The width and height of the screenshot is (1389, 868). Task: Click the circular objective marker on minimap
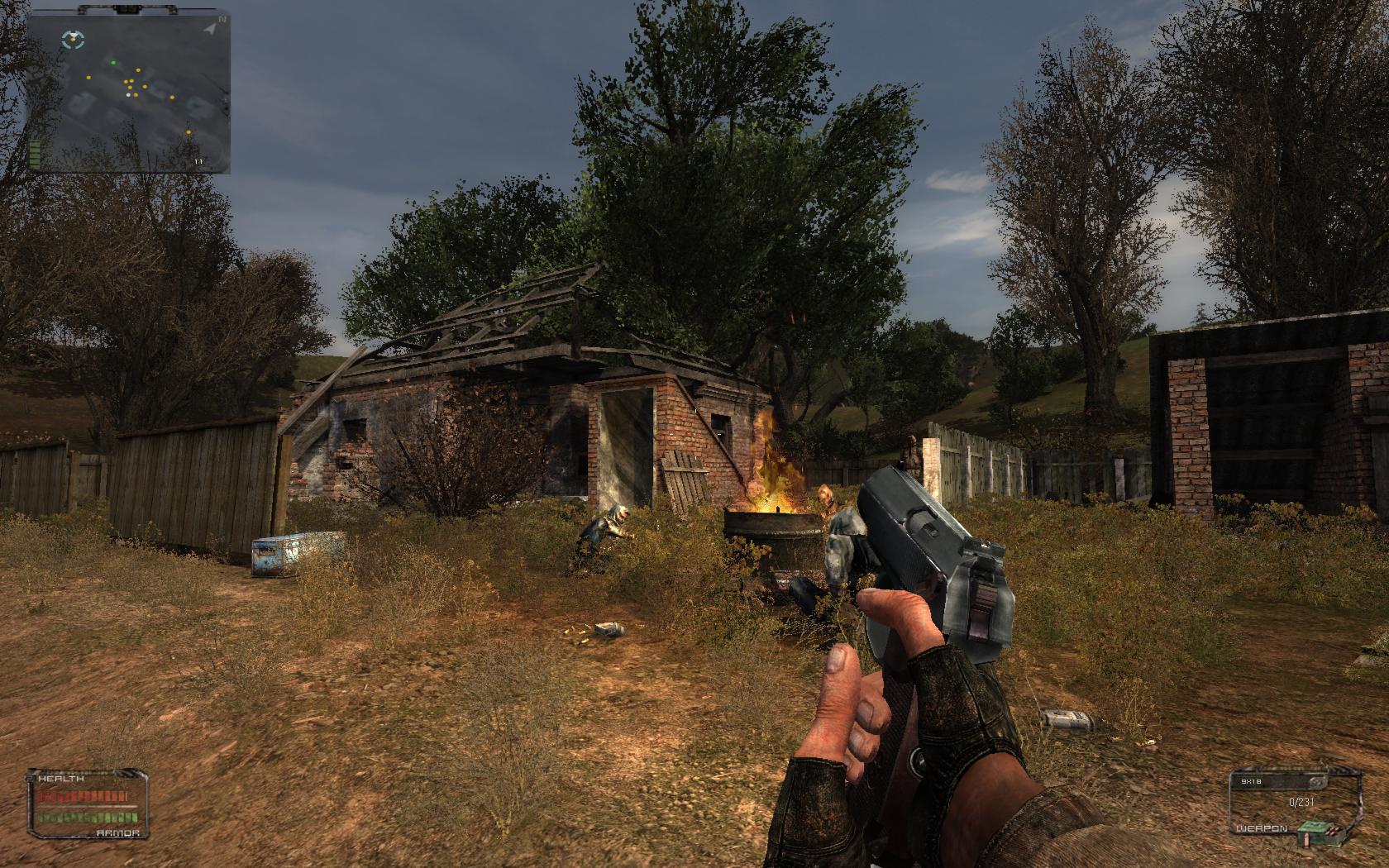tap(74, 37)
